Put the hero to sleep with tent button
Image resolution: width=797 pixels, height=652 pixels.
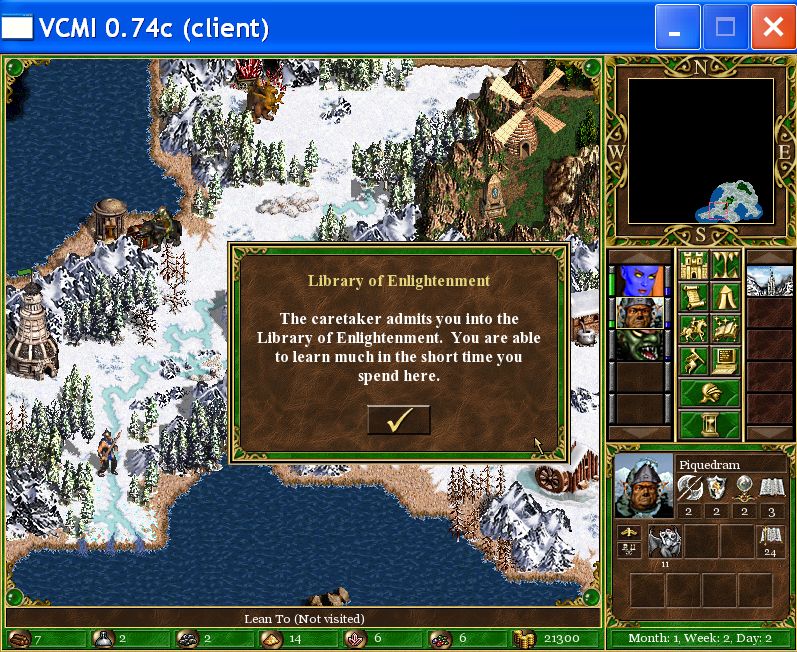pos(725,297)
